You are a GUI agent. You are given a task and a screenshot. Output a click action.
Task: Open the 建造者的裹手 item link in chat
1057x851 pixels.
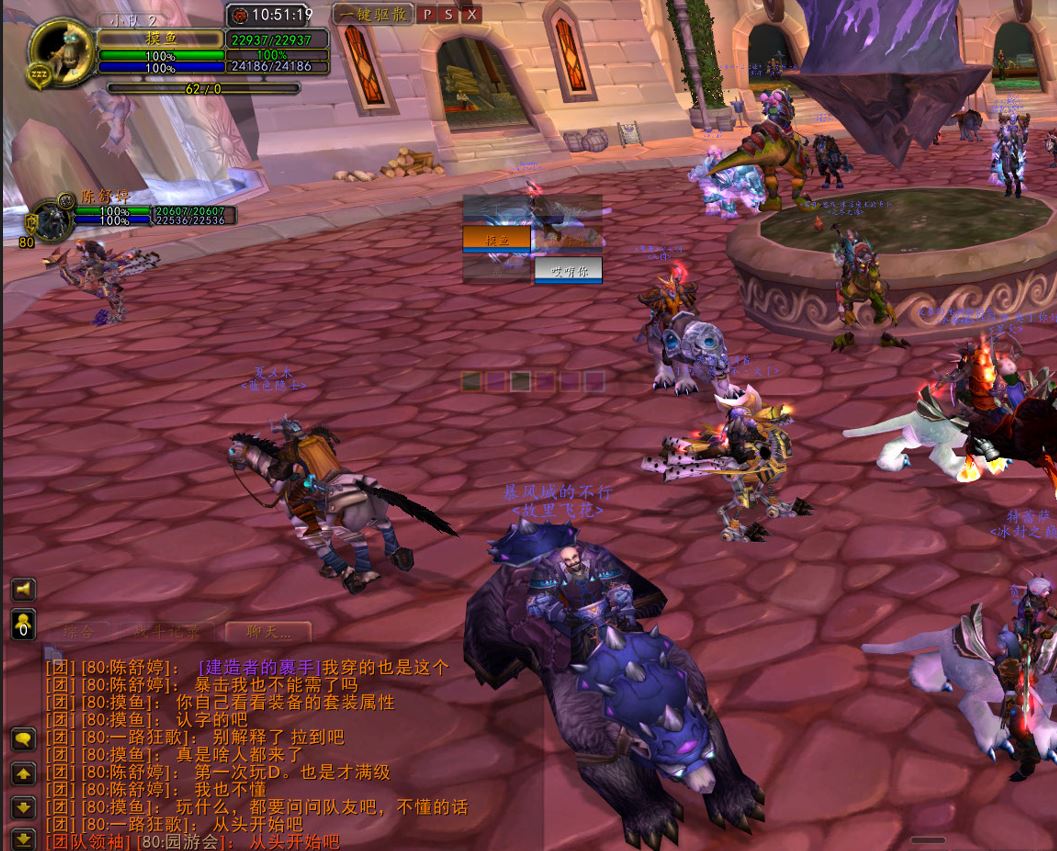coord(259,667)
